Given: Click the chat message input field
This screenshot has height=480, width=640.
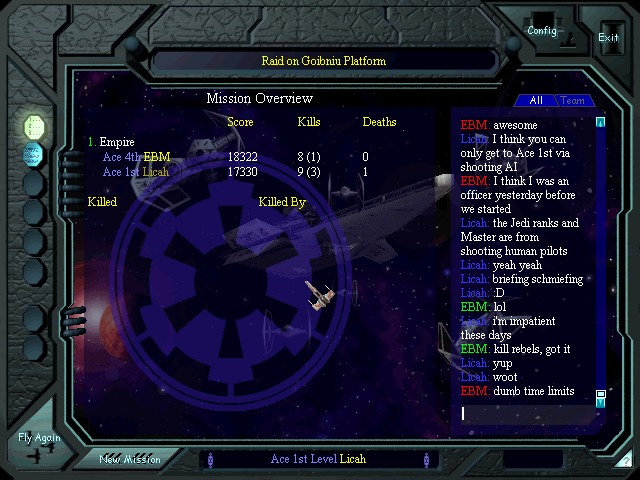Looking at the screenshot, I should point(525,413).
